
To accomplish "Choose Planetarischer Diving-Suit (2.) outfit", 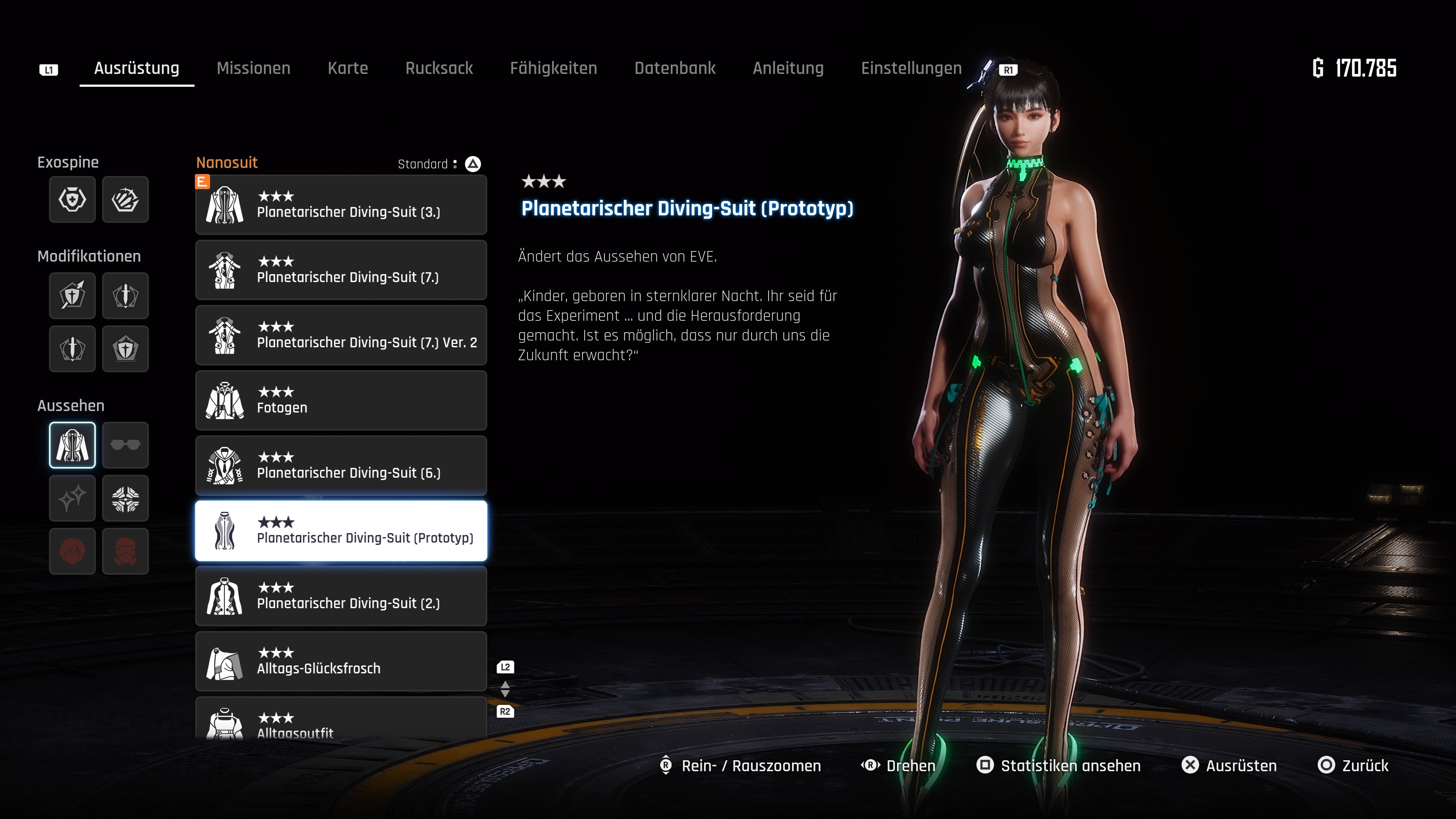I will click(x=341, y=596).
